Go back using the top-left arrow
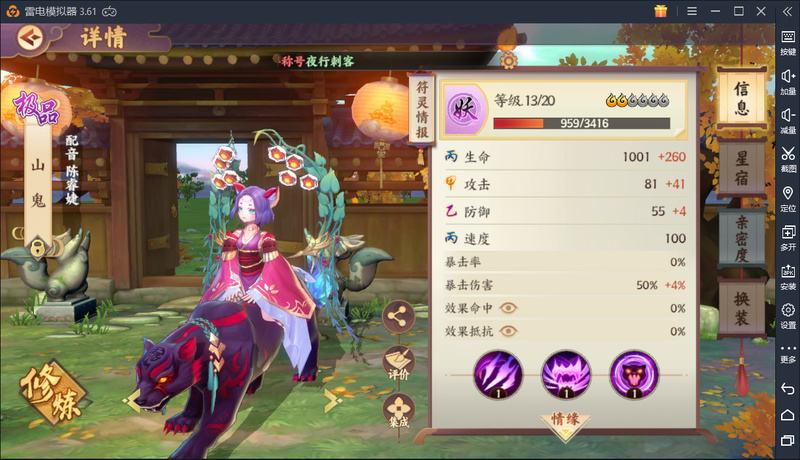The image size is (800, 460). (30, 38)
